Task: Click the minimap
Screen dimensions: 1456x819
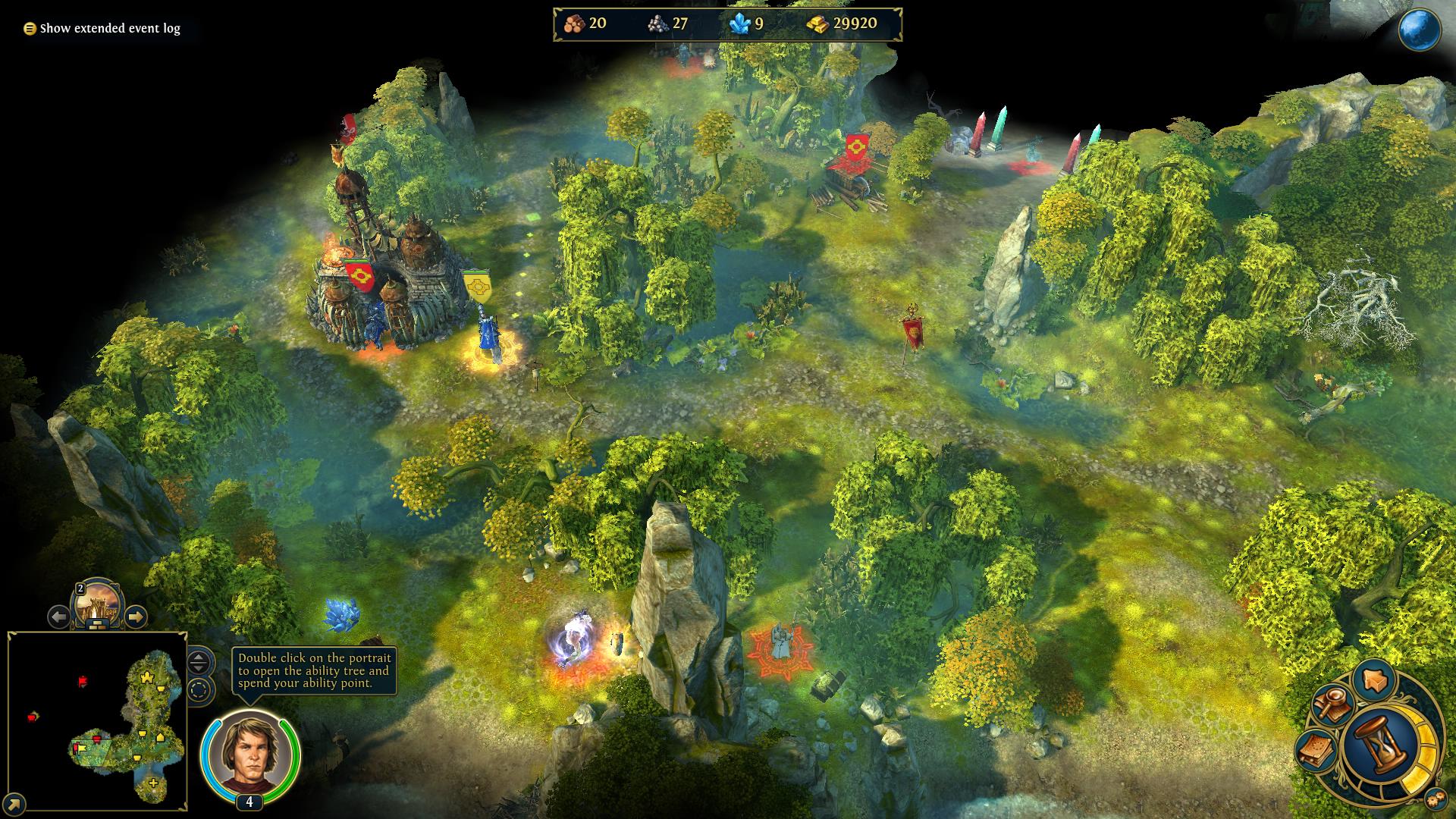Action: click(97, 720)
